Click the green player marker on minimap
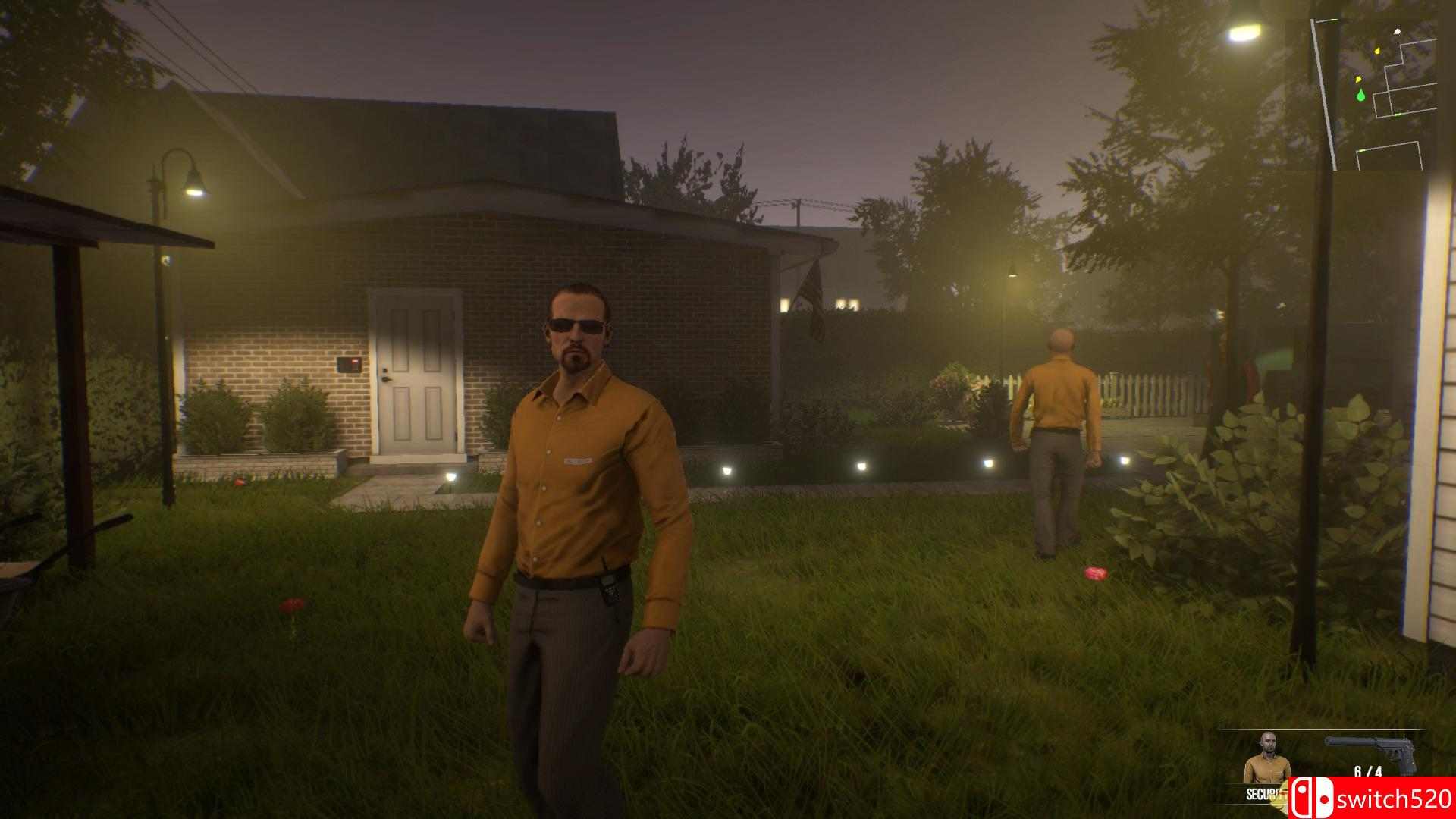The width and height of the screenshot is (1456, 819). (1361, 95)
